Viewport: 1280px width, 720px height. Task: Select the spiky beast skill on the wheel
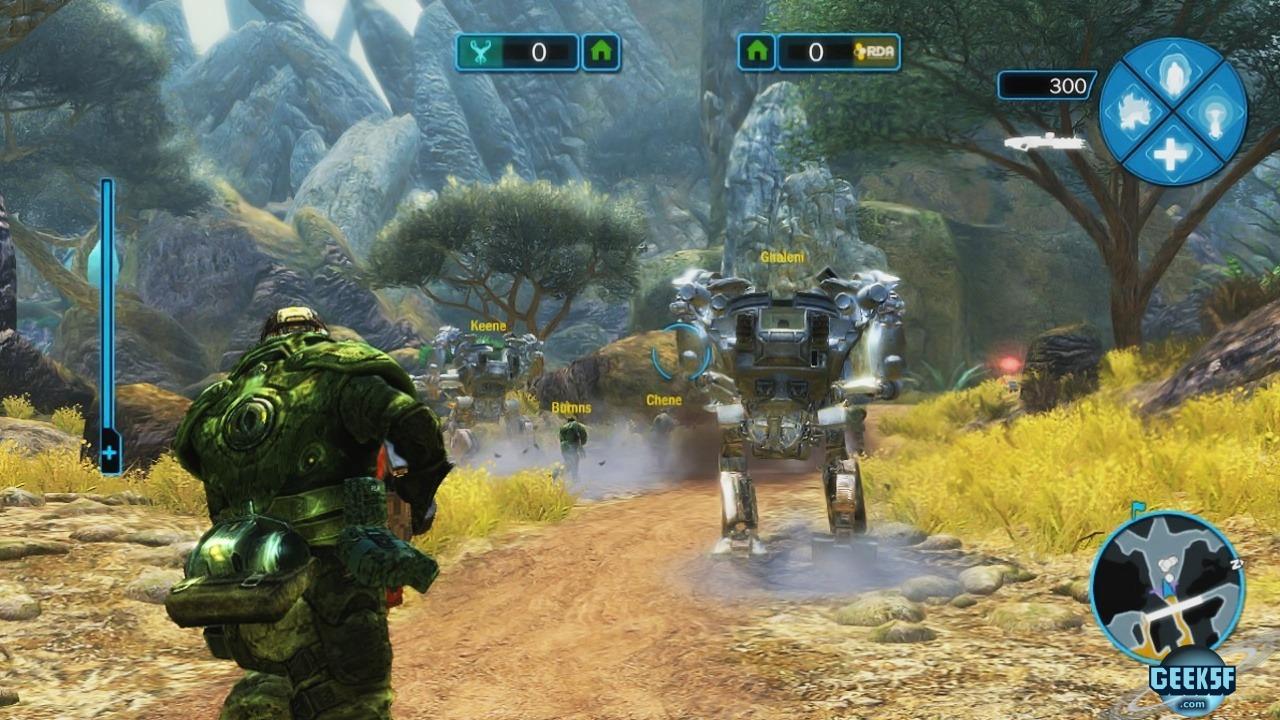(1134, 110)
